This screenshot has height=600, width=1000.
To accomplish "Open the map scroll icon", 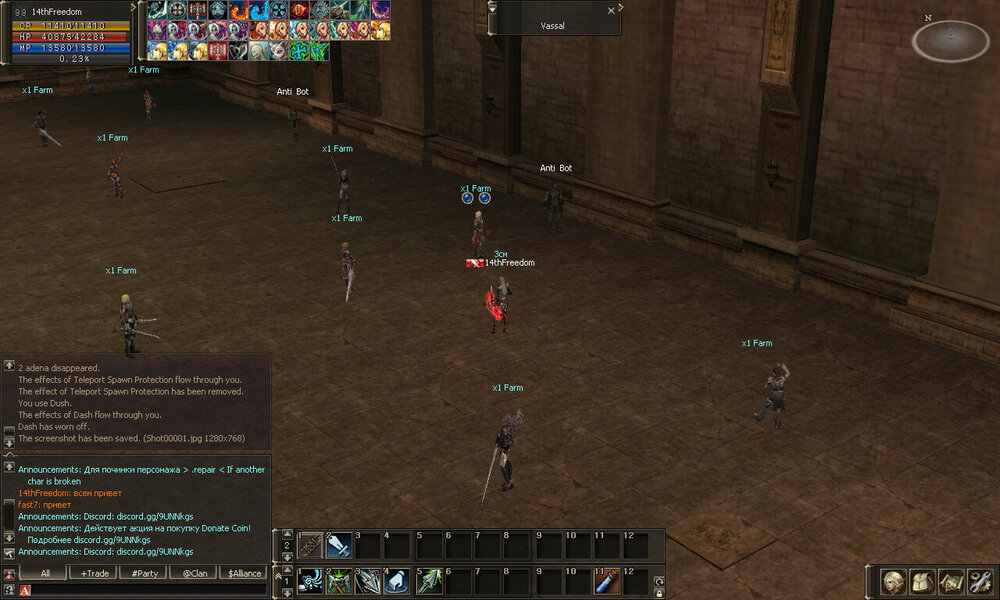I will (x=950, y=581).
